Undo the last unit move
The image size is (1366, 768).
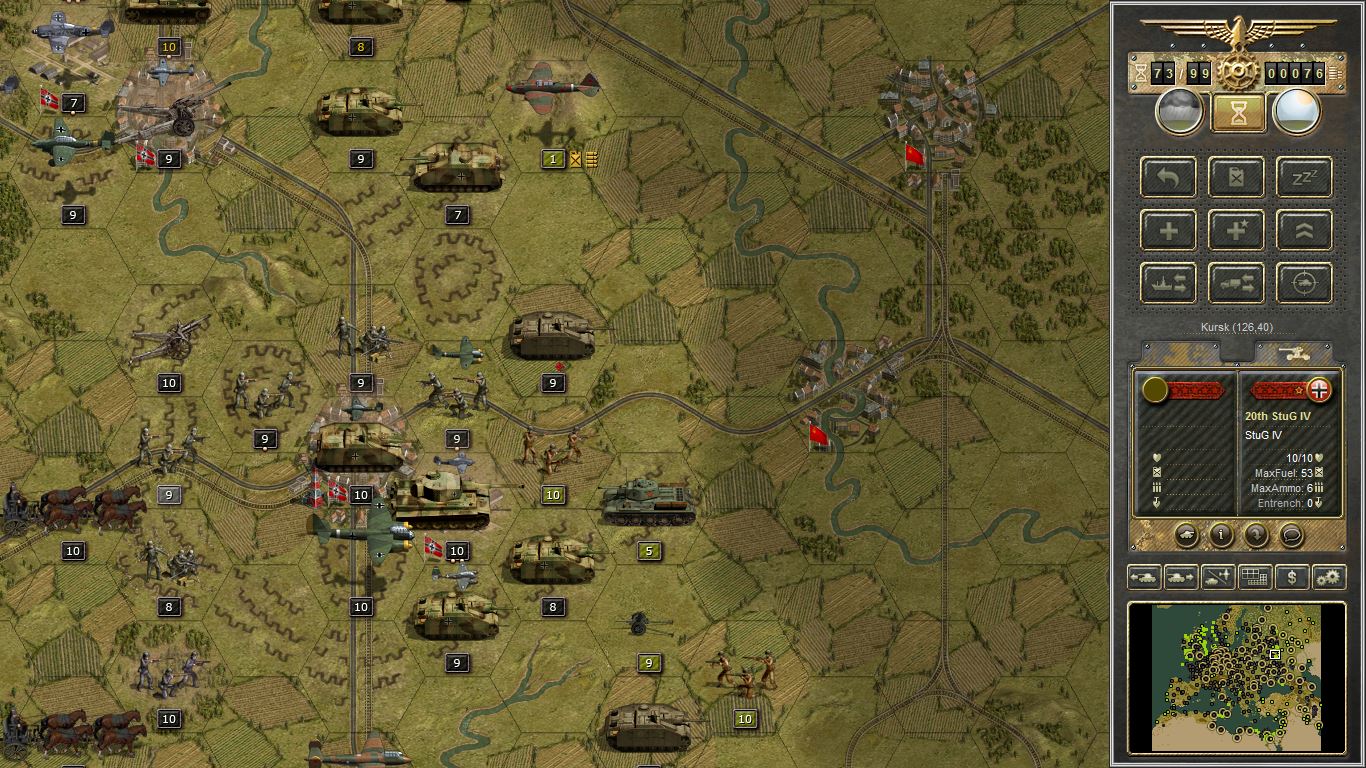1167,177
